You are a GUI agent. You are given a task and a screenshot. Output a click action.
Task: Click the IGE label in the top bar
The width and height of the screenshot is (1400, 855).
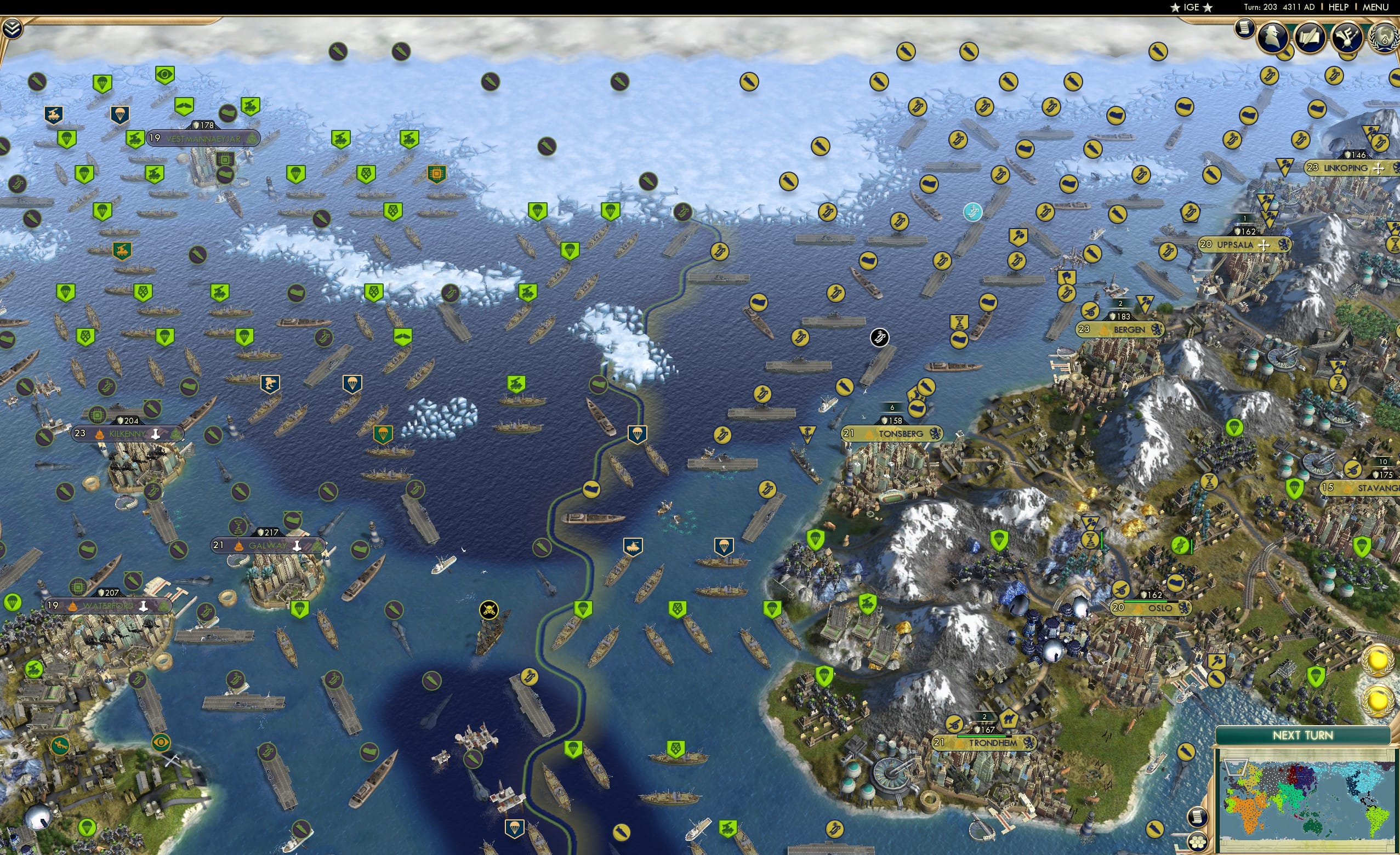pyautogui.click(x=1192, y=7)
